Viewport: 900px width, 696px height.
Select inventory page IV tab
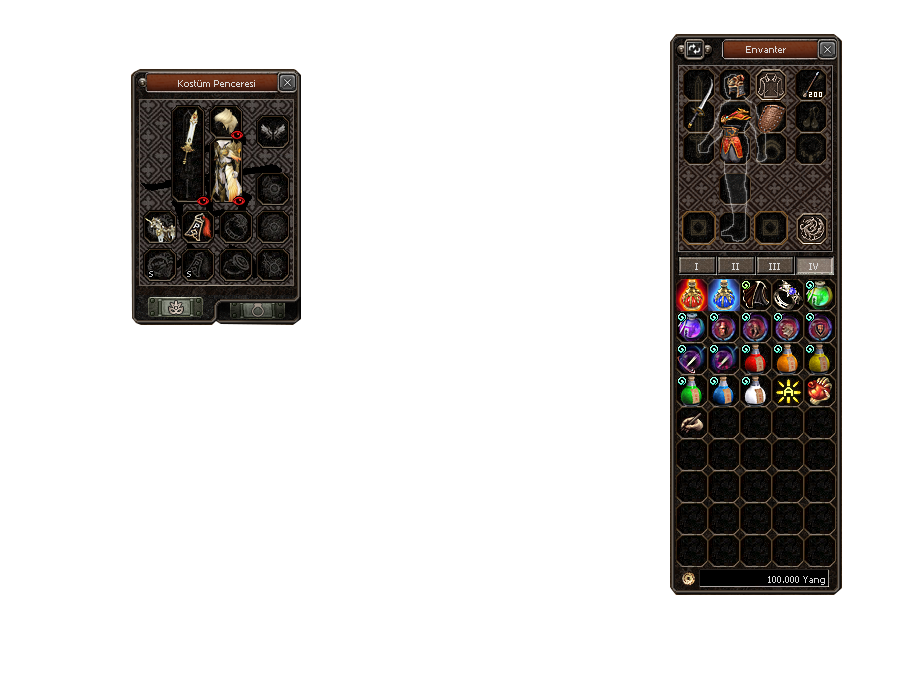[x=815, y=266]
